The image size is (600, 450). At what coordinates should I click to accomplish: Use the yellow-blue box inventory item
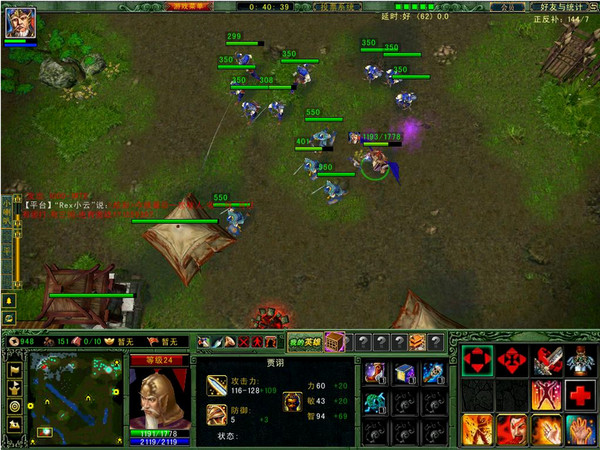[x=405, y=373]
